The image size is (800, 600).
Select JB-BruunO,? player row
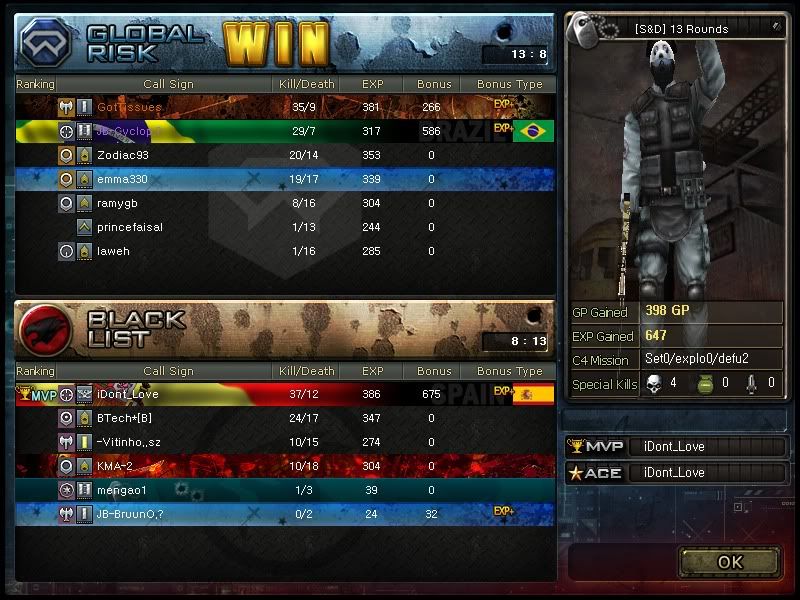[285, 514]
